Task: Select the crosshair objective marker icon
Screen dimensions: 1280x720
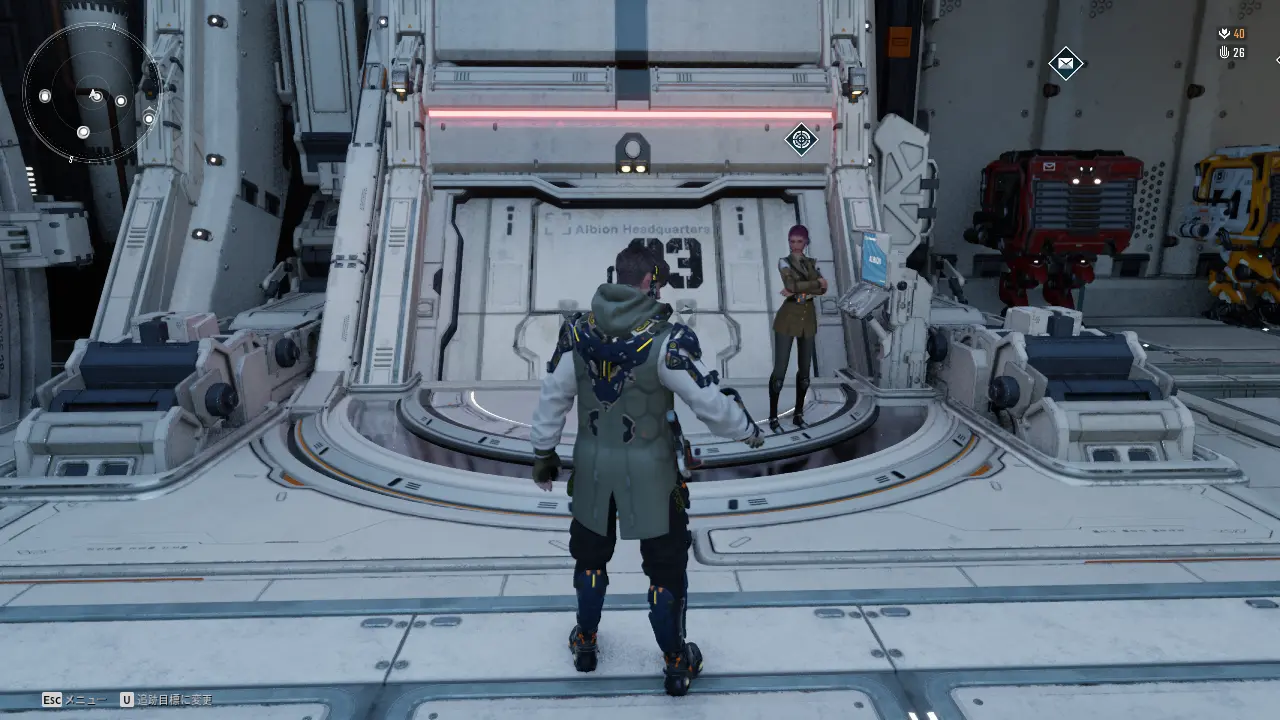Action: coord(801,139)
